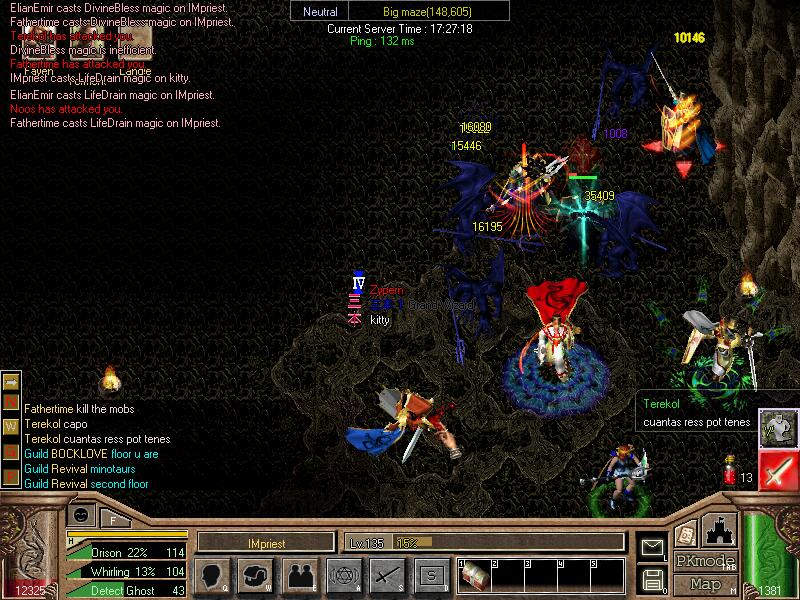The image size is (800, 600).
Task: Toggle the W whisper chat filter
Action: tap(12, 425)
